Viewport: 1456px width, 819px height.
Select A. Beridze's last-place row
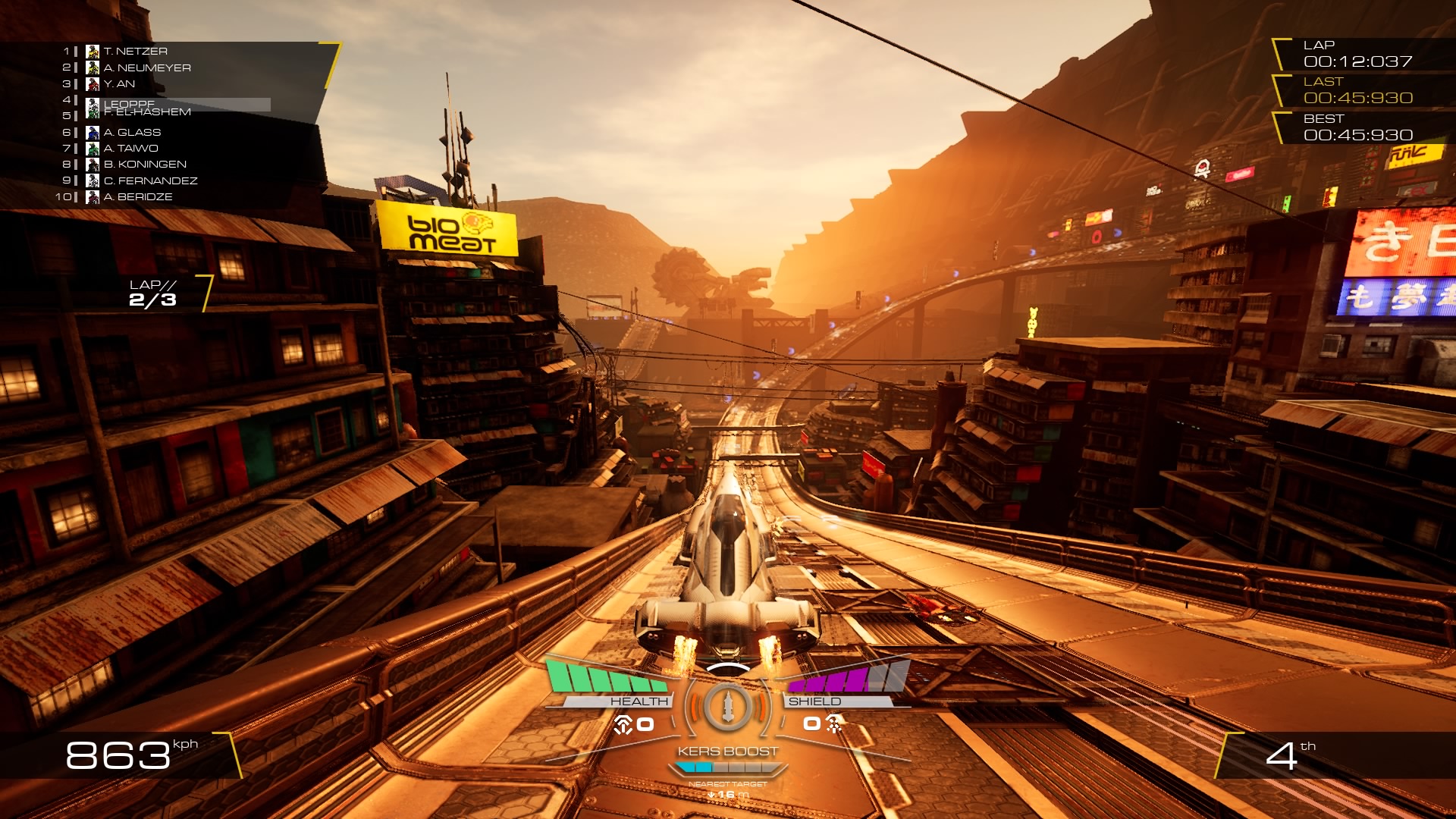coord(137,197)
